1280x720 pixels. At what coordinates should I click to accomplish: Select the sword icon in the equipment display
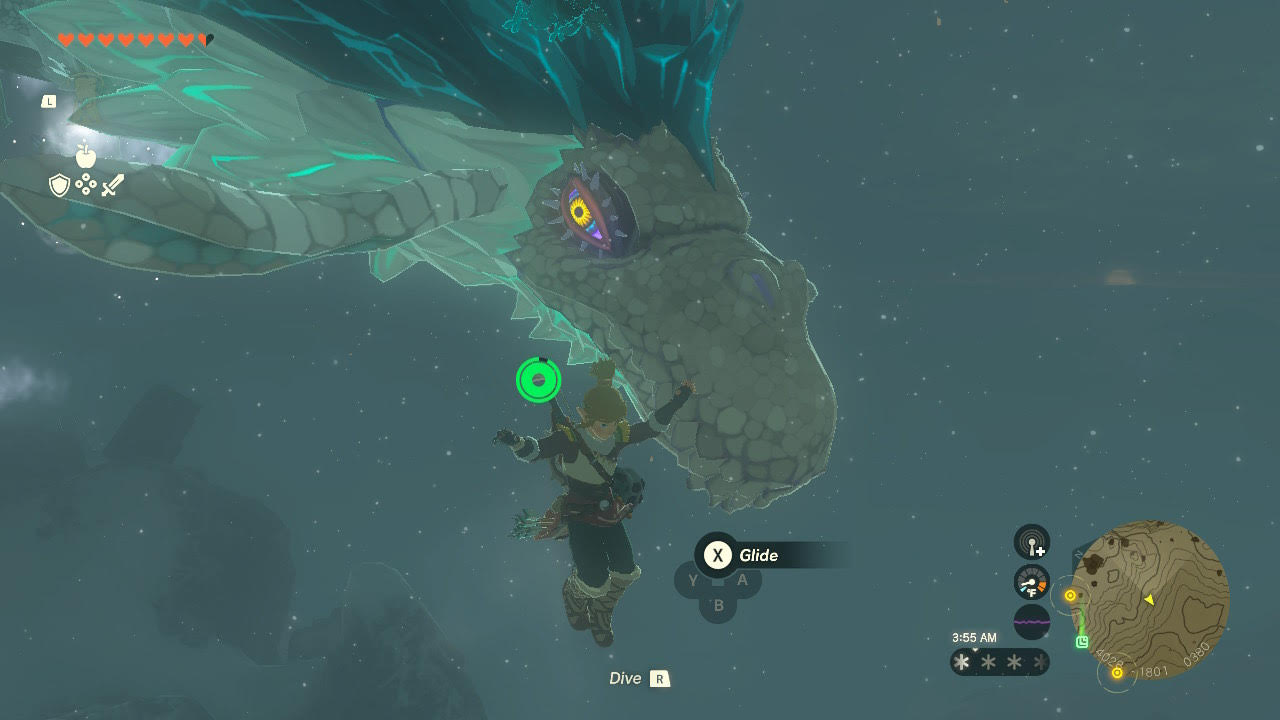pos(112,183)
